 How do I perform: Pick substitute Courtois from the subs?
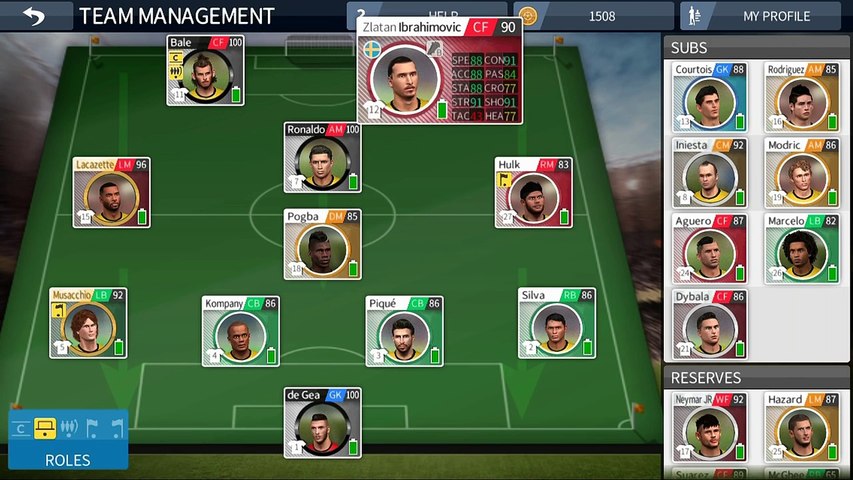point(710,97)
